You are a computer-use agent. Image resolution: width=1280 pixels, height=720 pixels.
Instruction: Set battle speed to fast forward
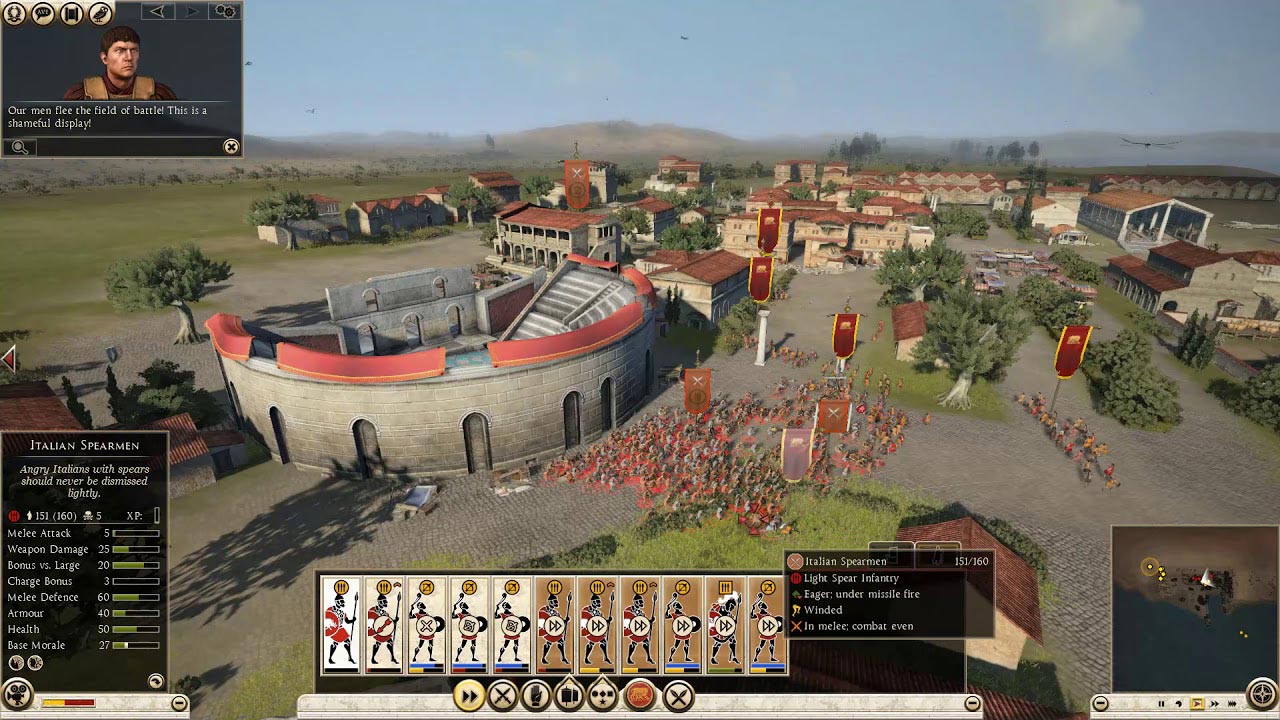tap(1214, 704)
